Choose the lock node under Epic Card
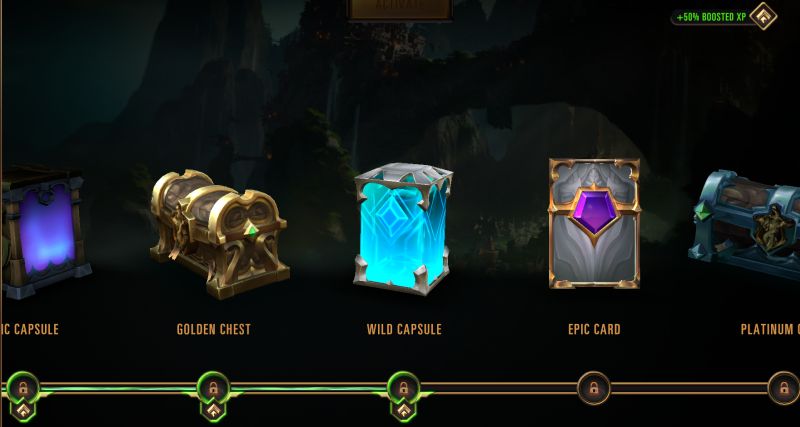 [593, 387]
